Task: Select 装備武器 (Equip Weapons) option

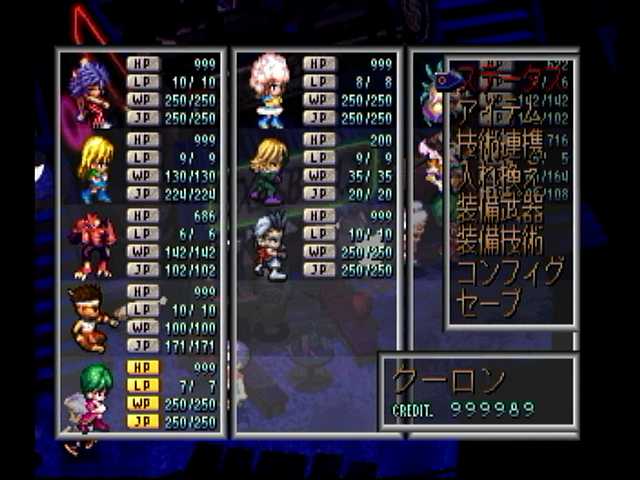Action: [500, 210]
